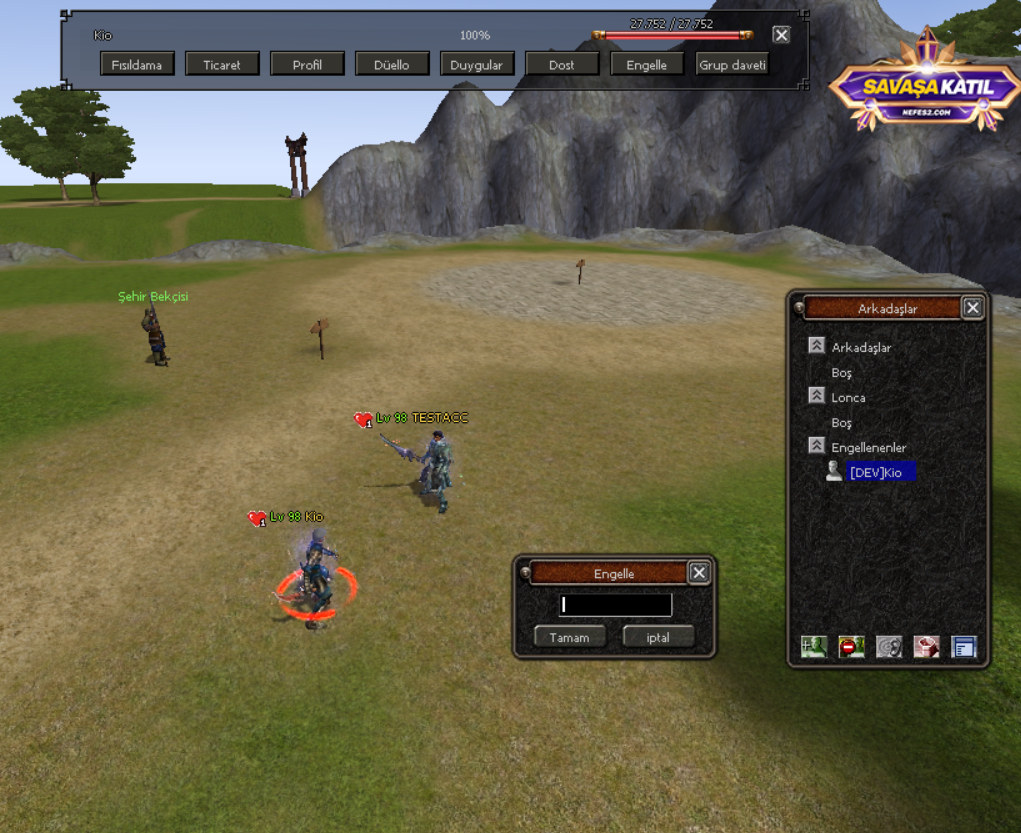Viewport: 1021px width, 833px height.
Task: Challenge Kio with the Düello button
Action: tap(392, 65)
